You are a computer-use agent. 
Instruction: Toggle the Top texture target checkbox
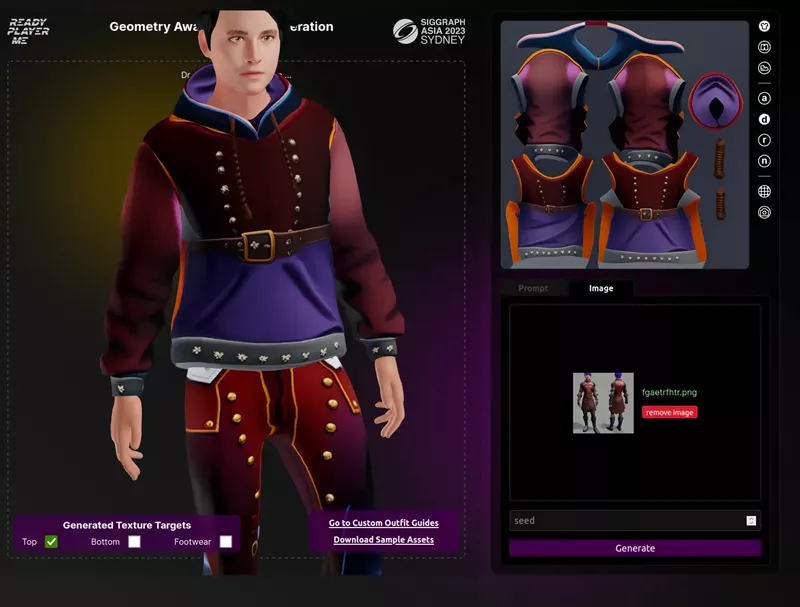51,542
